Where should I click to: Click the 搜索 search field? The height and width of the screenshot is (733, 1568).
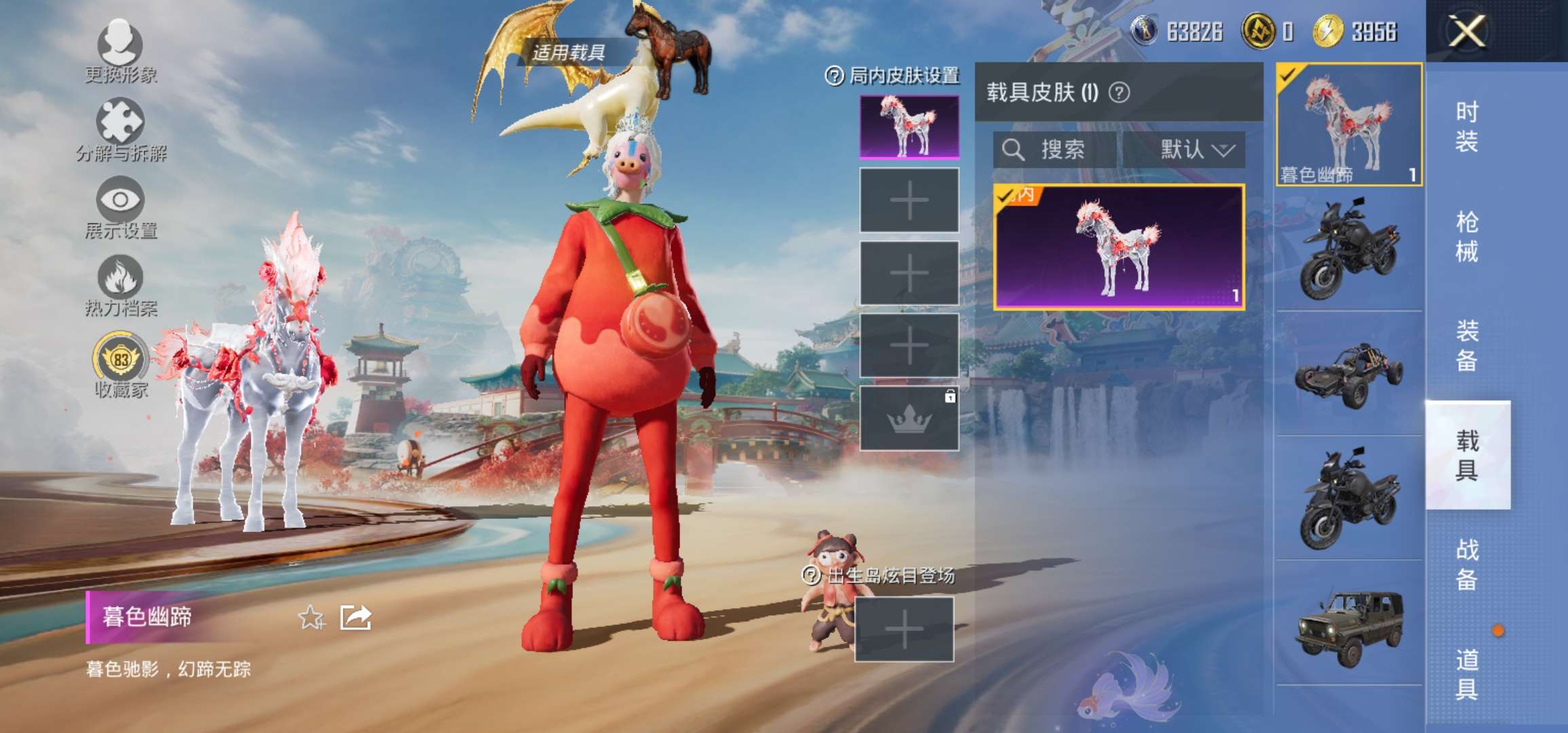point(1054,149)
